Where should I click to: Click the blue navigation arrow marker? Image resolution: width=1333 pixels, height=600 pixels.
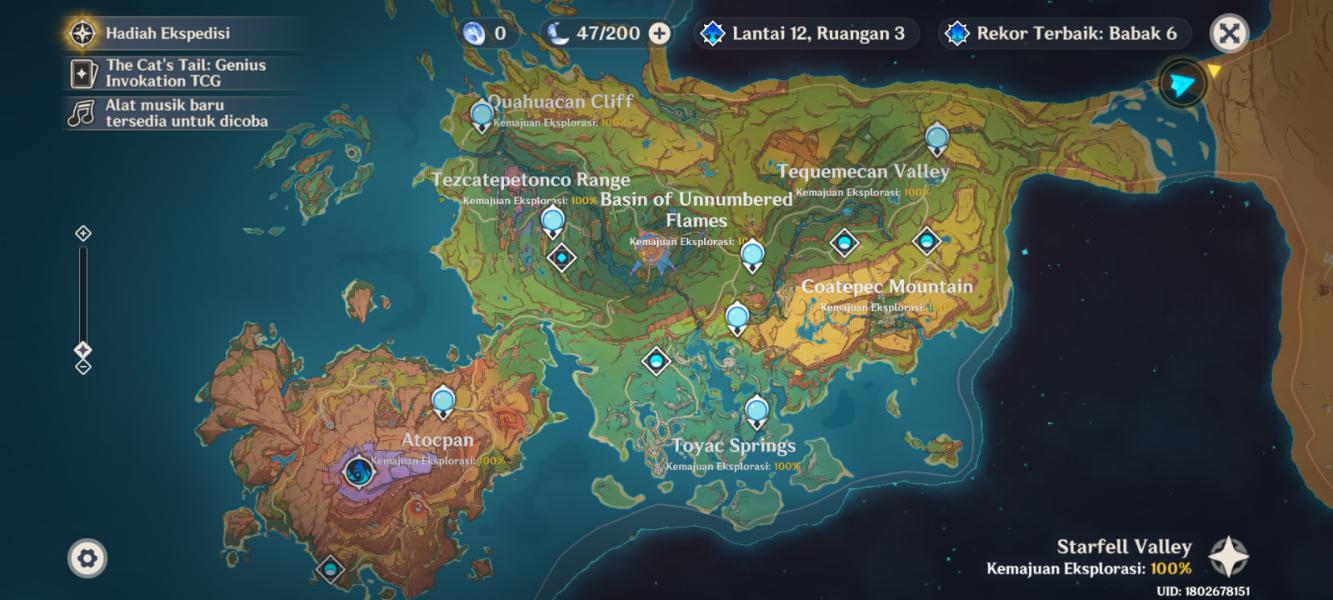click(1182, 85)
